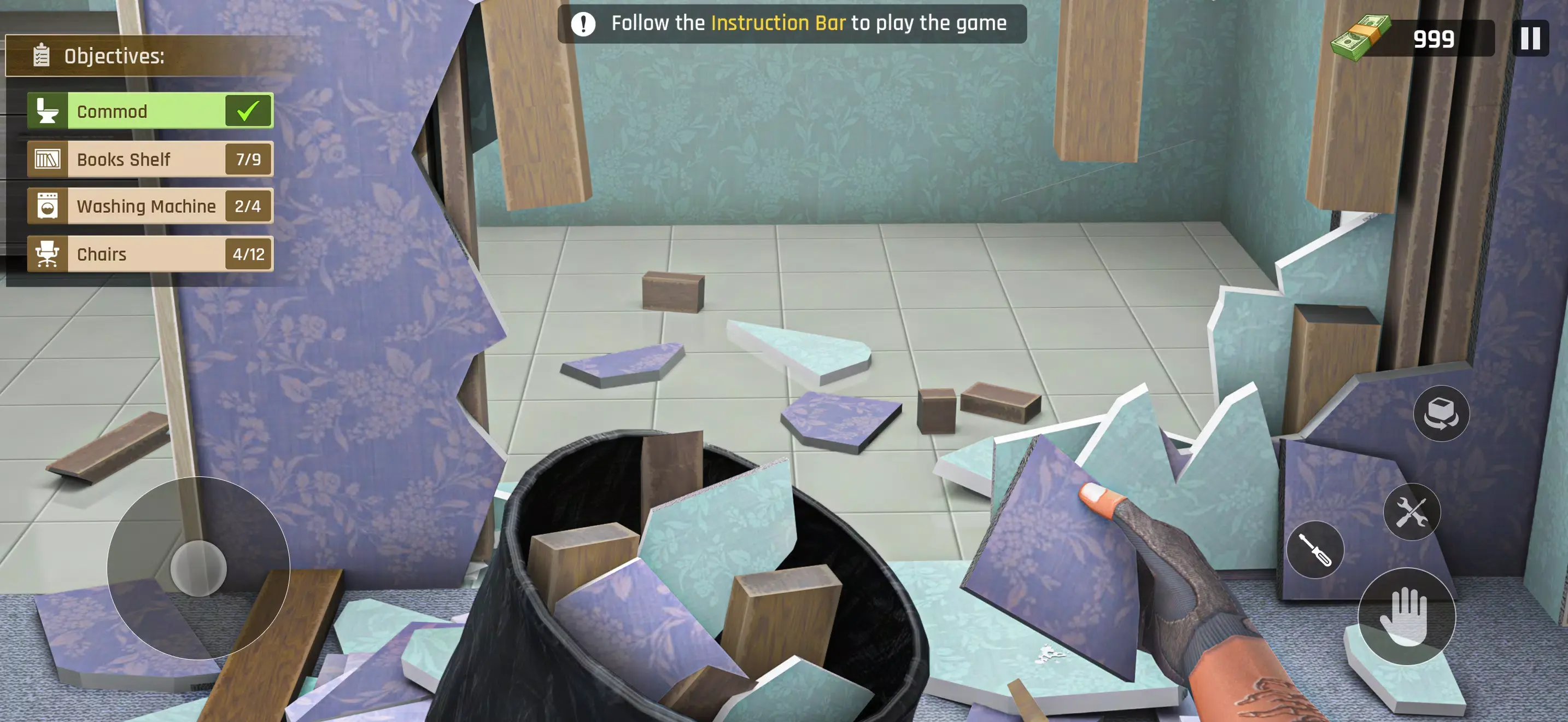Tap the toilet icon beside Commod
The width and height of the screenshot is (1568, 722).
pyautogui.click(x=48, y=111)
